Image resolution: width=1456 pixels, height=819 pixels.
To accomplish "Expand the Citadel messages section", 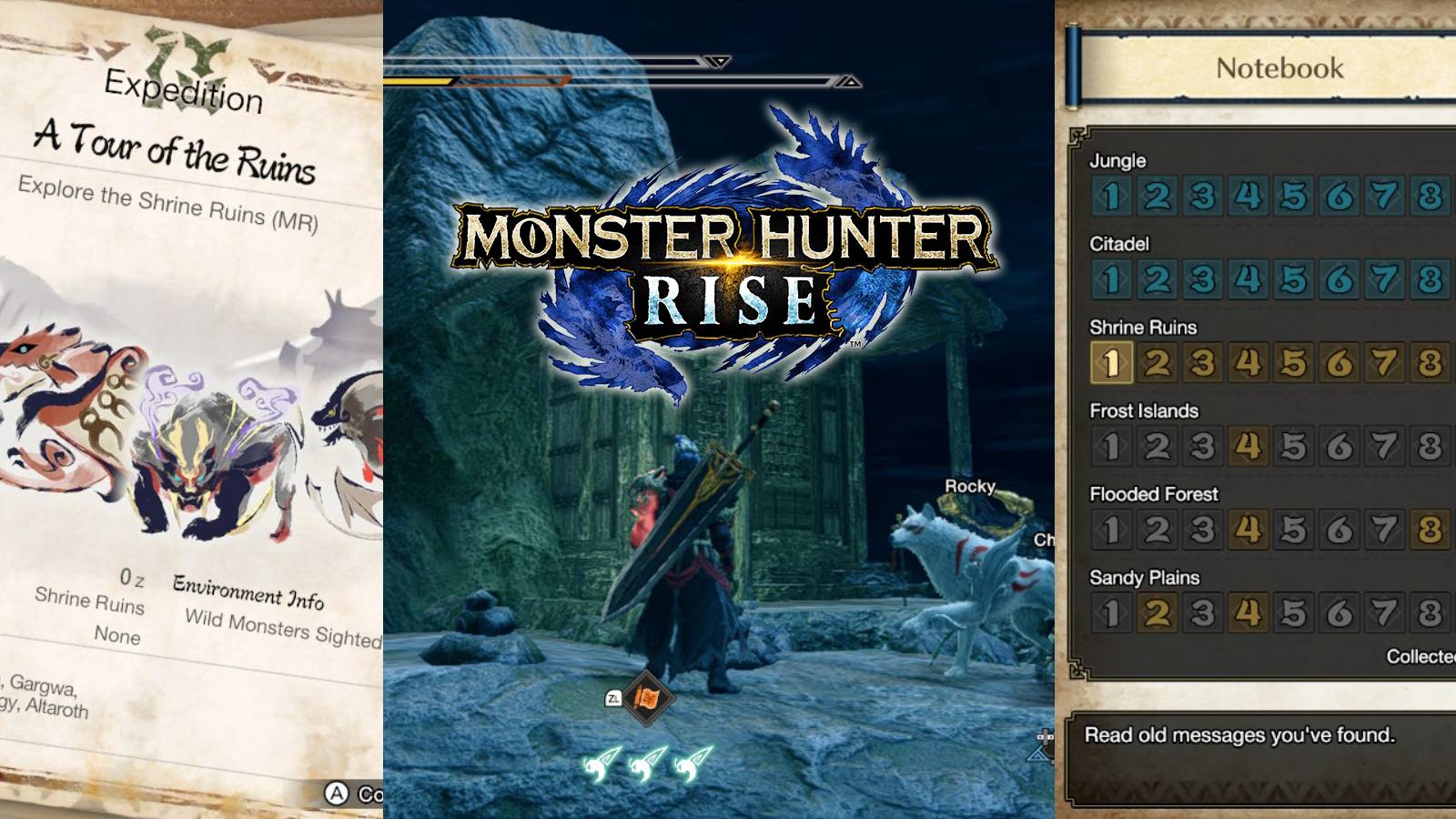I will coord(1120,244).
